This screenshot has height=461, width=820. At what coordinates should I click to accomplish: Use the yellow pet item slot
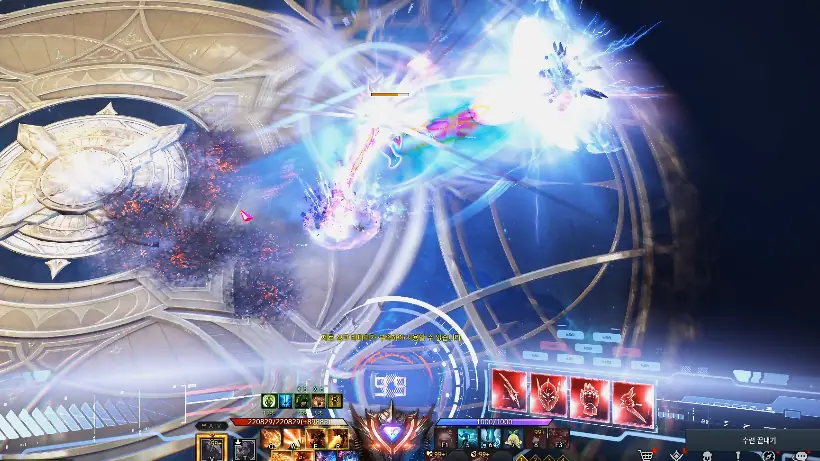coord(511,438)
